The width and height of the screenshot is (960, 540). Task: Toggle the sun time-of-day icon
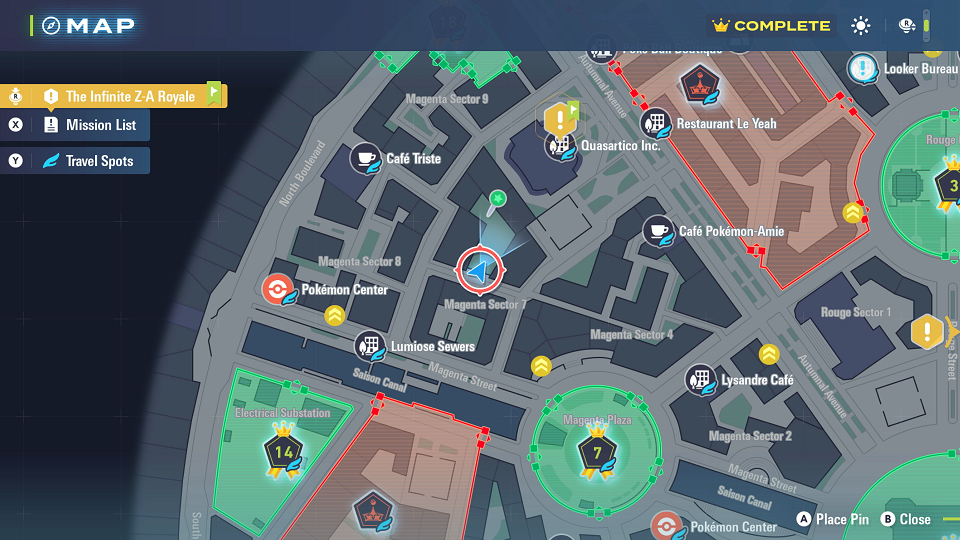click(x=861, y=26)
